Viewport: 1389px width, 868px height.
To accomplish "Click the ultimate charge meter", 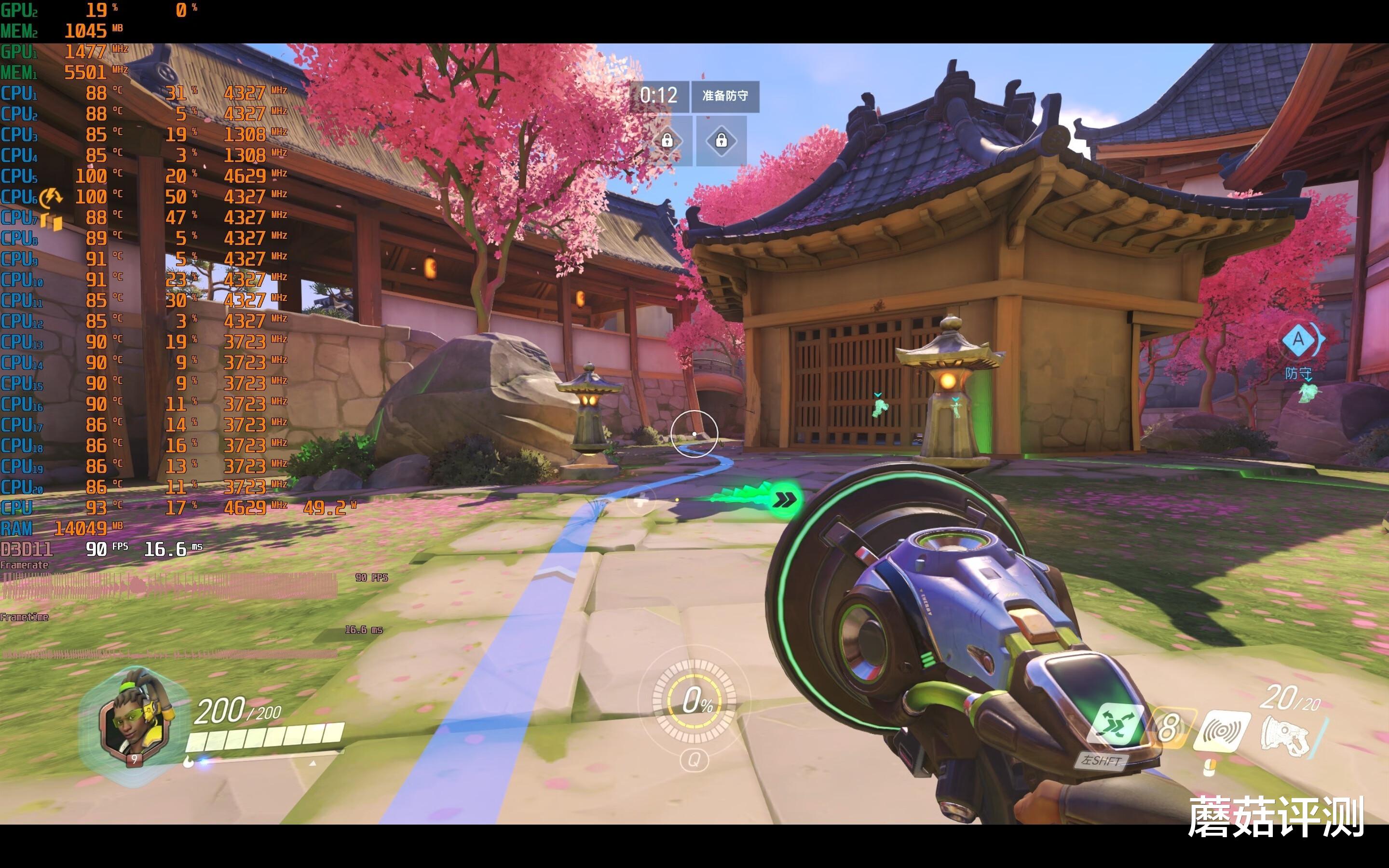I will (694, 701).
